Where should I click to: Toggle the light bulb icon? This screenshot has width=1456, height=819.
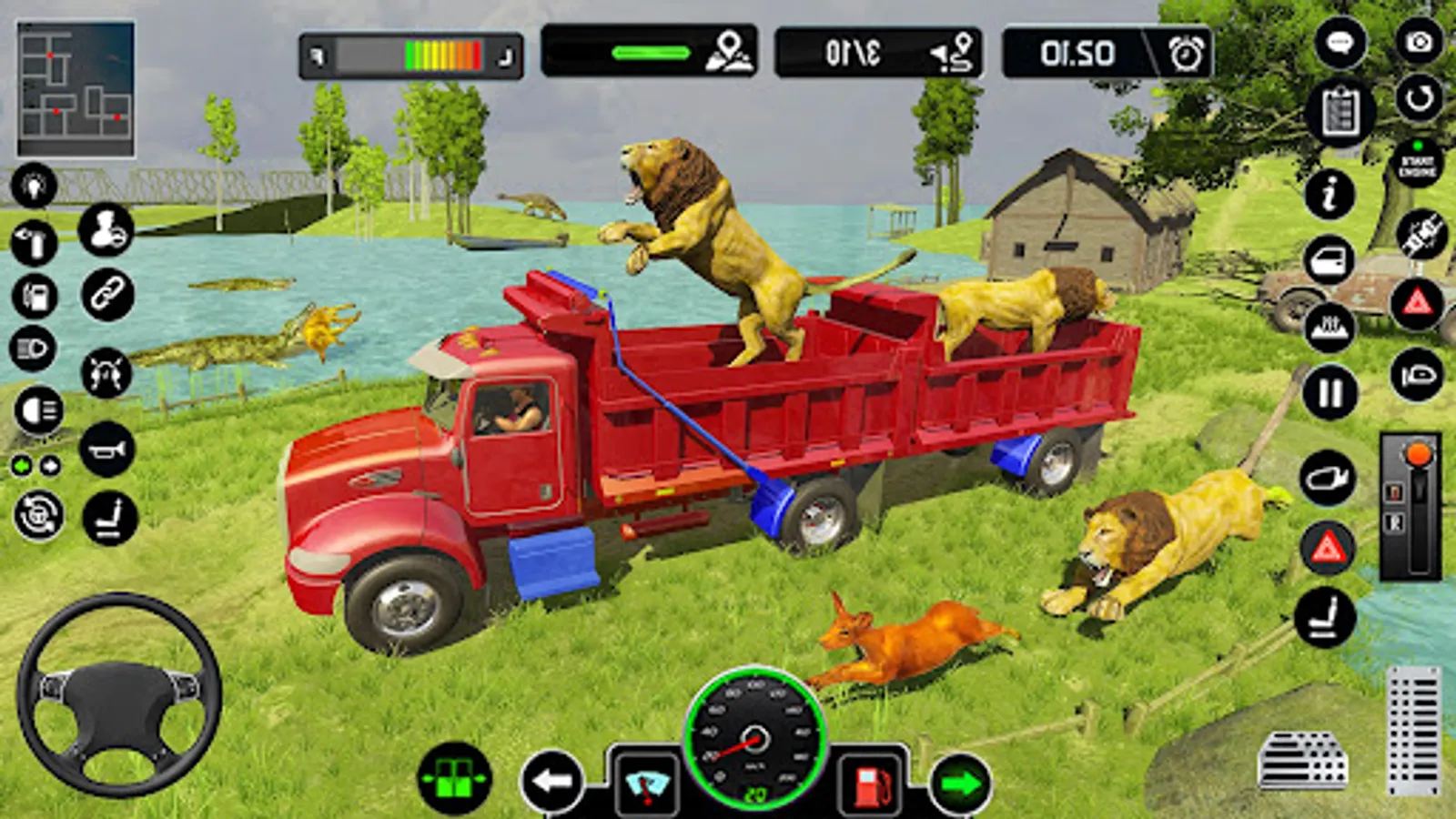coord(34,186)
